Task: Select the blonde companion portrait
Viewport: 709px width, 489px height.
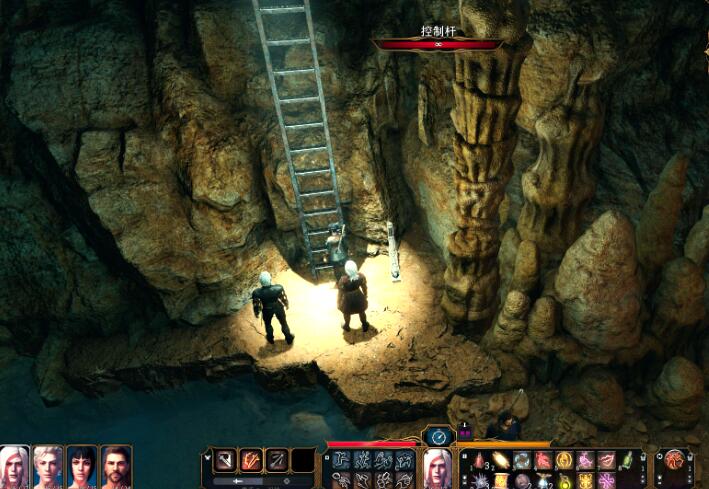Action: point(48,465)
